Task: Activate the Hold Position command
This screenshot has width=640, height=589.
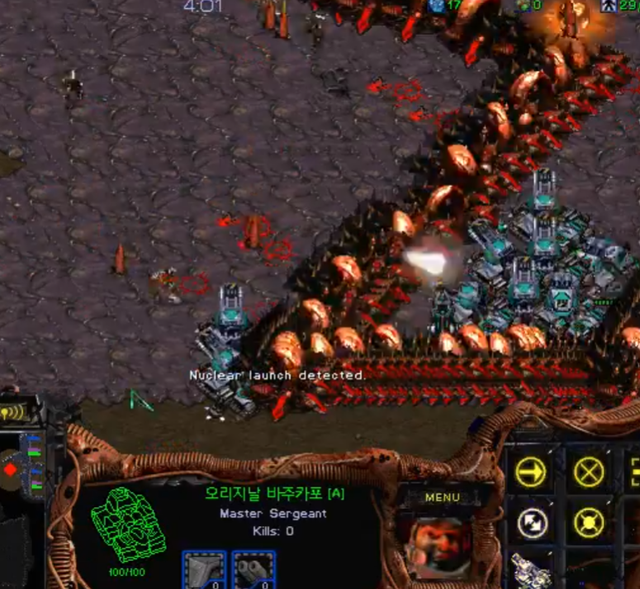Action: pos(586,522)
